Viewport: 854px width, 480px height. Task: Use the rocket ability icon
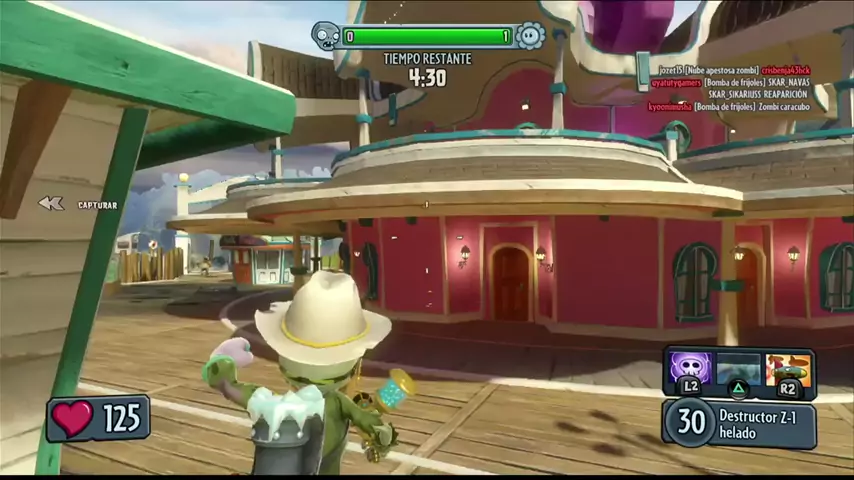click(787, 367)
